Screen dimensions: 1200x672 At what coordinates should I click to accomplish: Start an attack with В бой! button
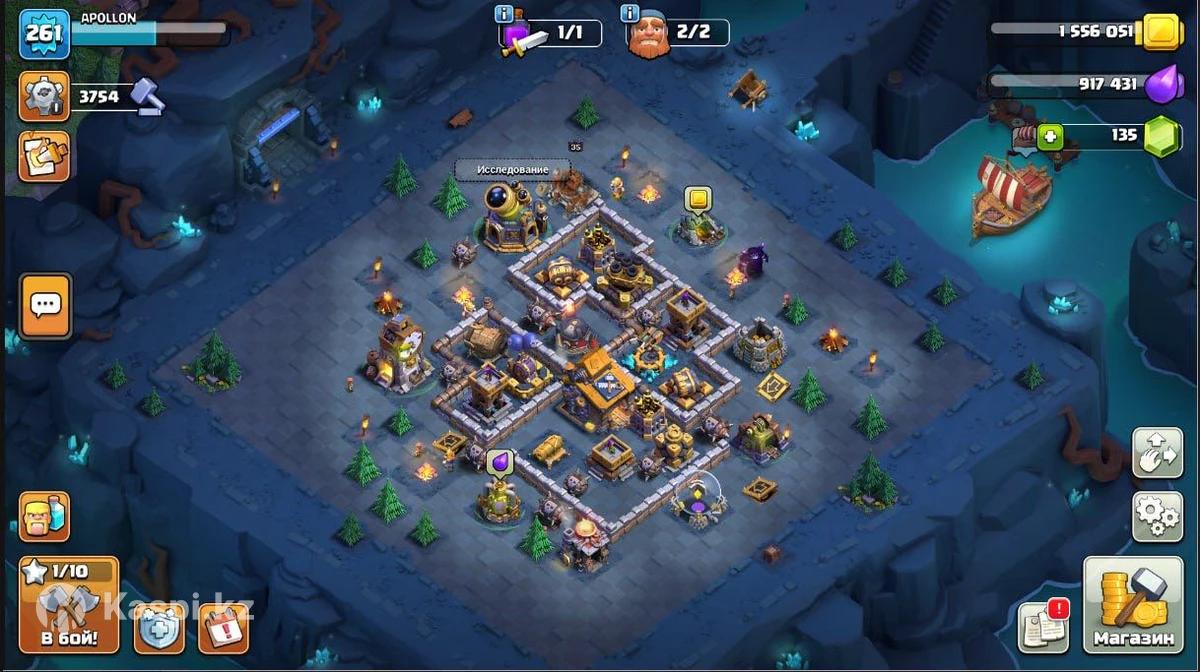pos(69,605)
